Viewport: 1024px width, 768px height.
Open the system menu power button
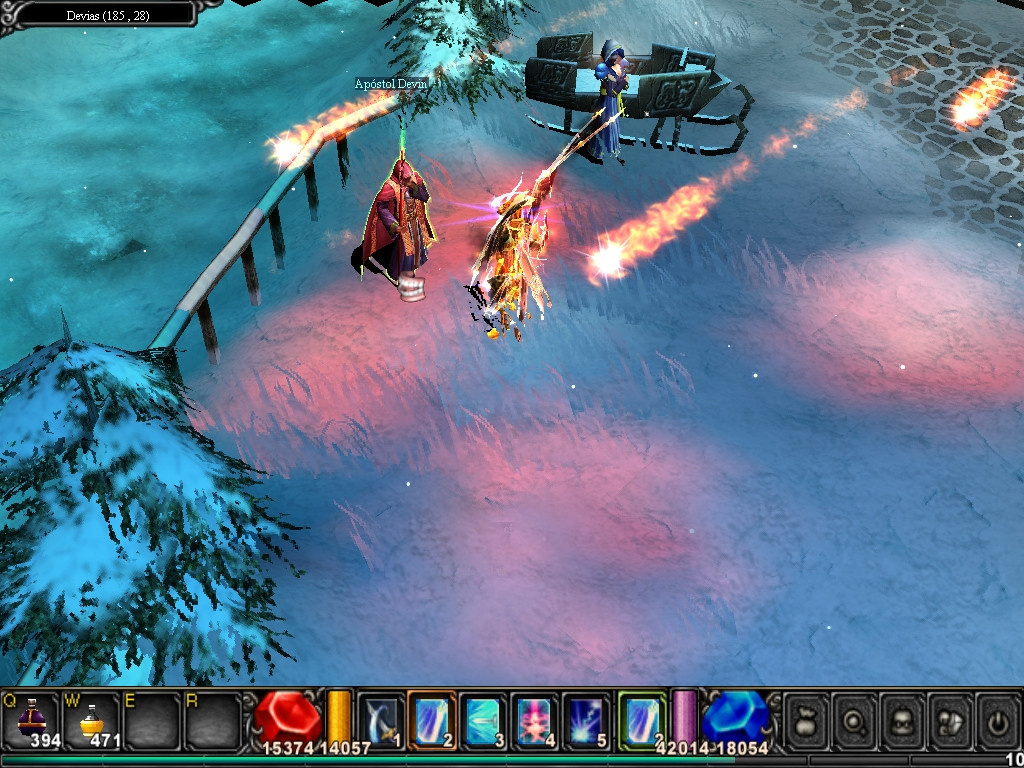click(997, 720)
